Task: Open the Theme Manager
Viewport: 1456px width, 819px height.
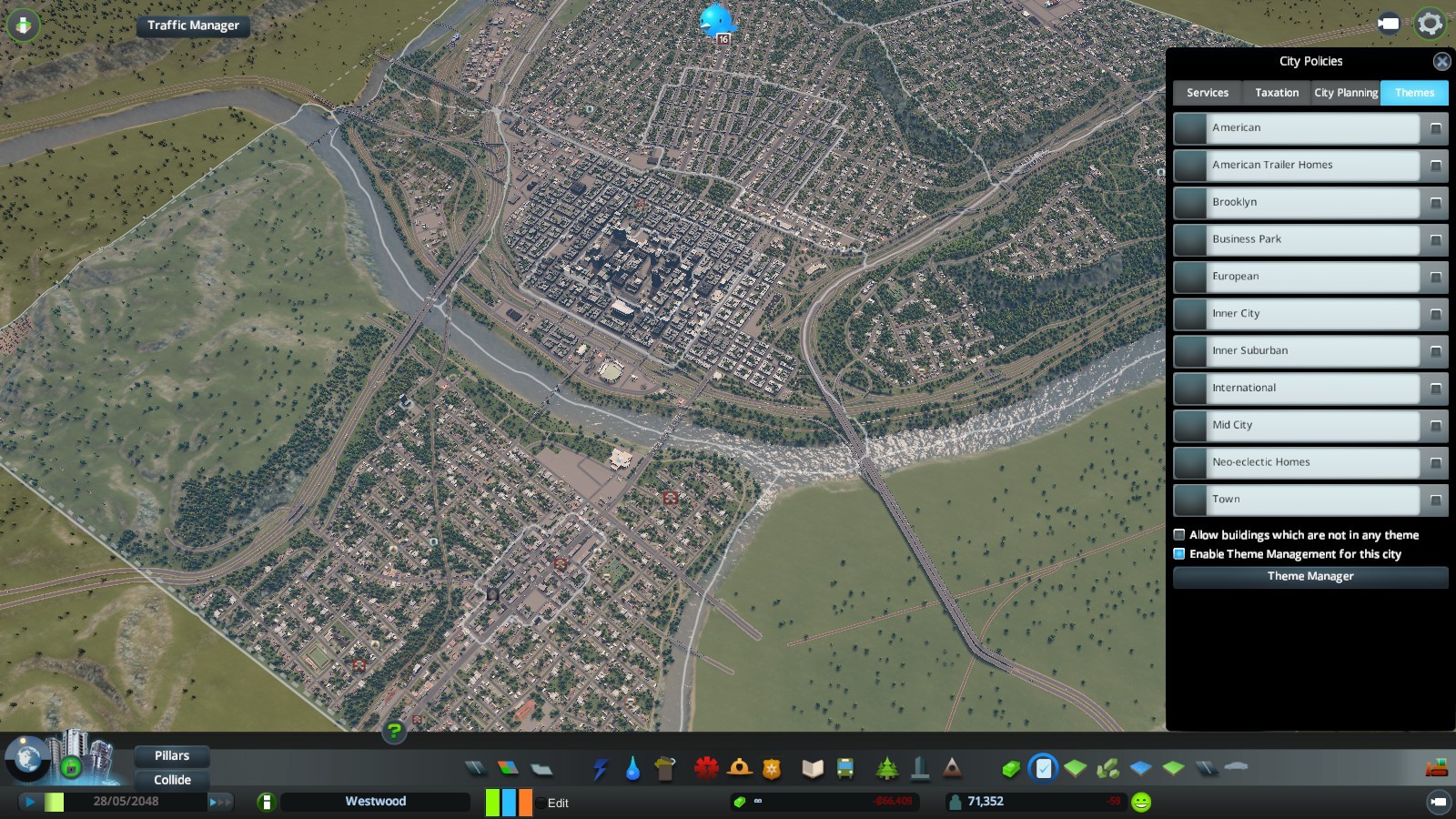Action: [1310, 577]
